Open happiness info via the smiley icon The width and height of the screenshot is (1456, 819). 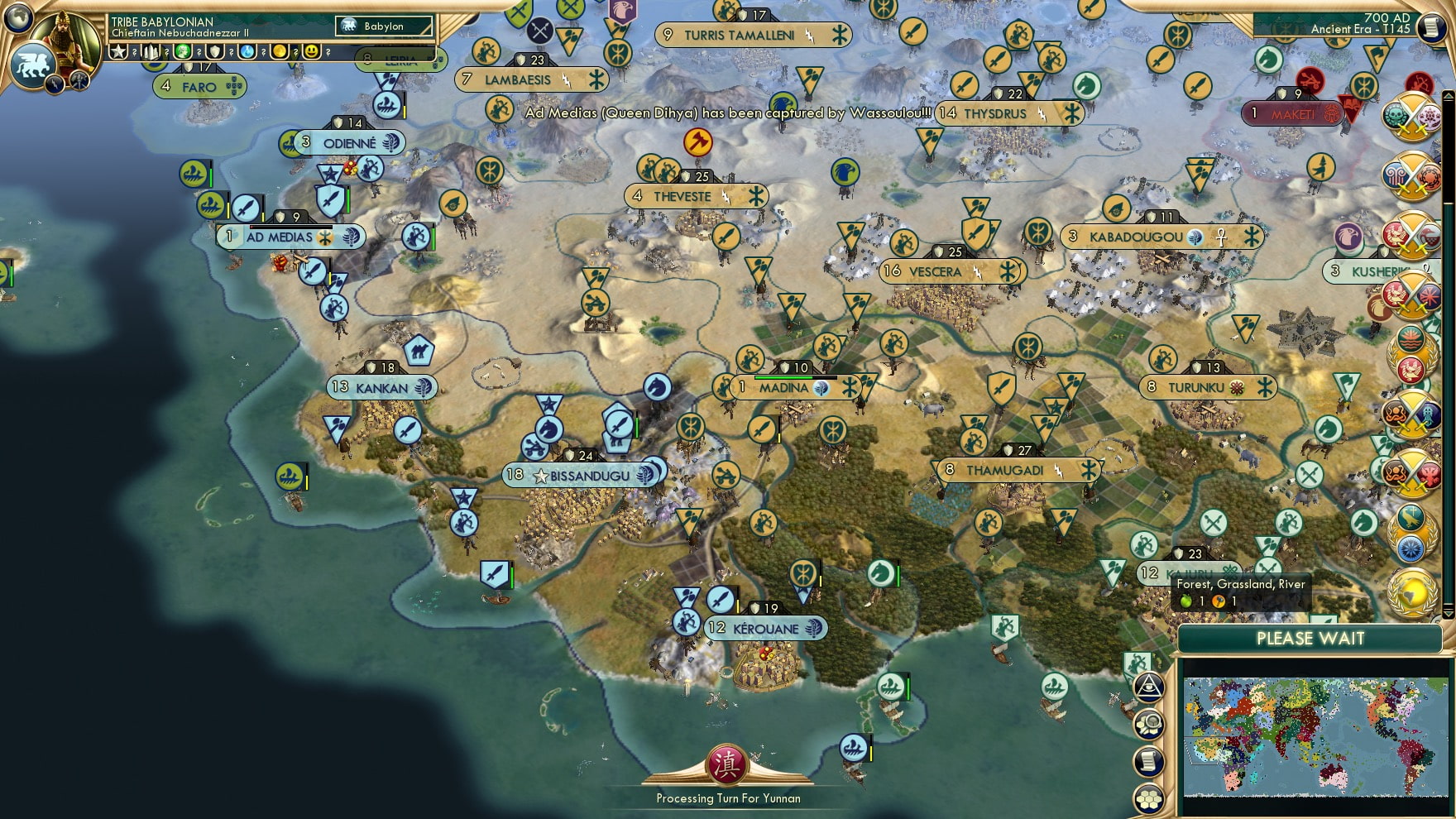[x=311, y=51]
